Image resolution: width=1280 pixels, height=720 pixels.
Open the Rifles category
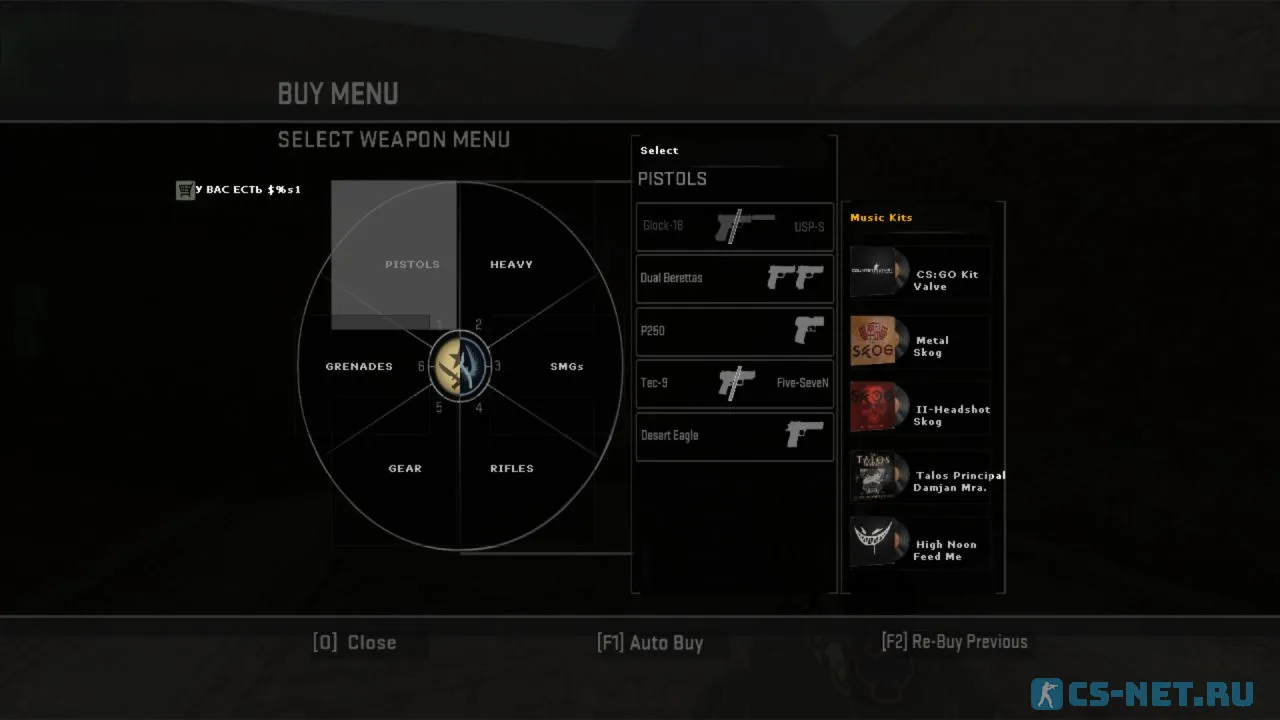point(511,468)
